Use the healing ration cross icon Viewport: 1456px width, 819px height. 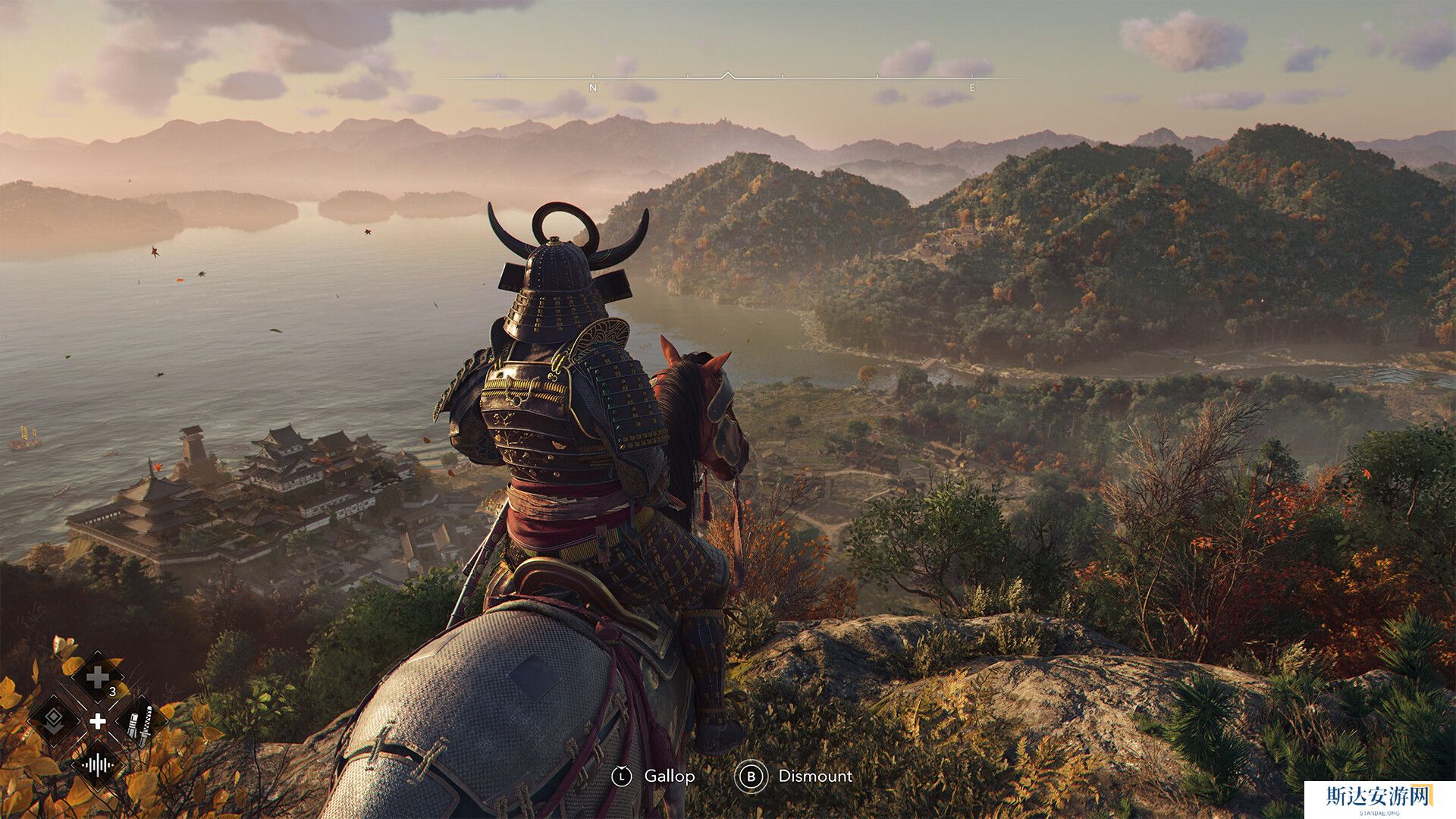pos(97,677)
